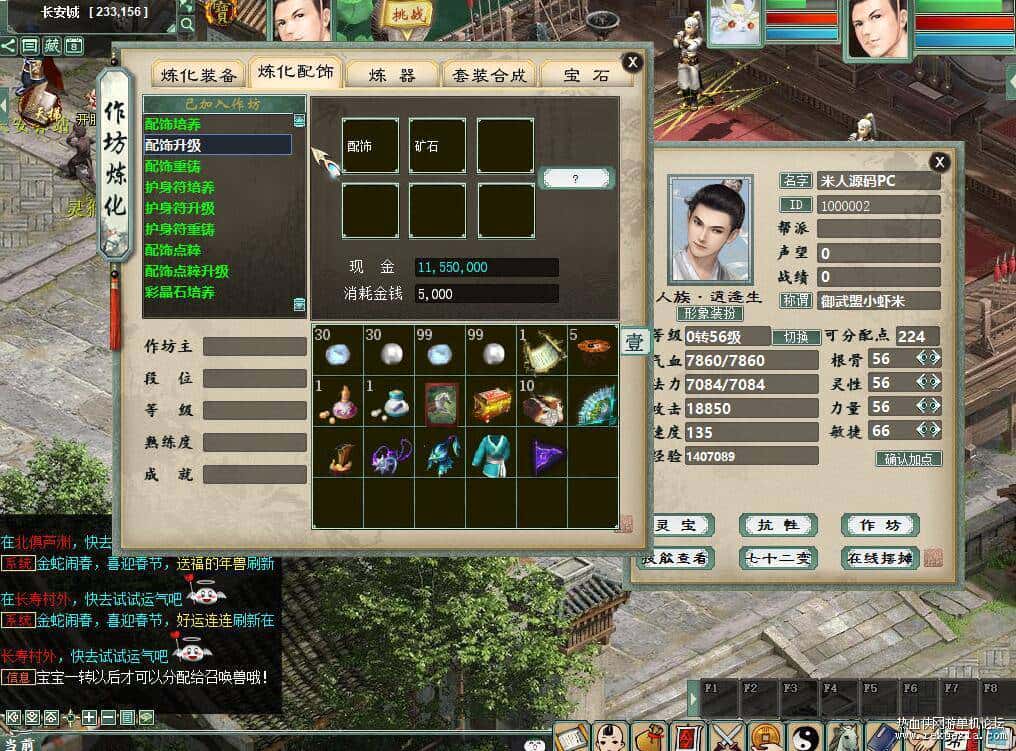Confirm attribute points with 确认加点
Viewport: 1016px width, 751px height.
point(908,459)
